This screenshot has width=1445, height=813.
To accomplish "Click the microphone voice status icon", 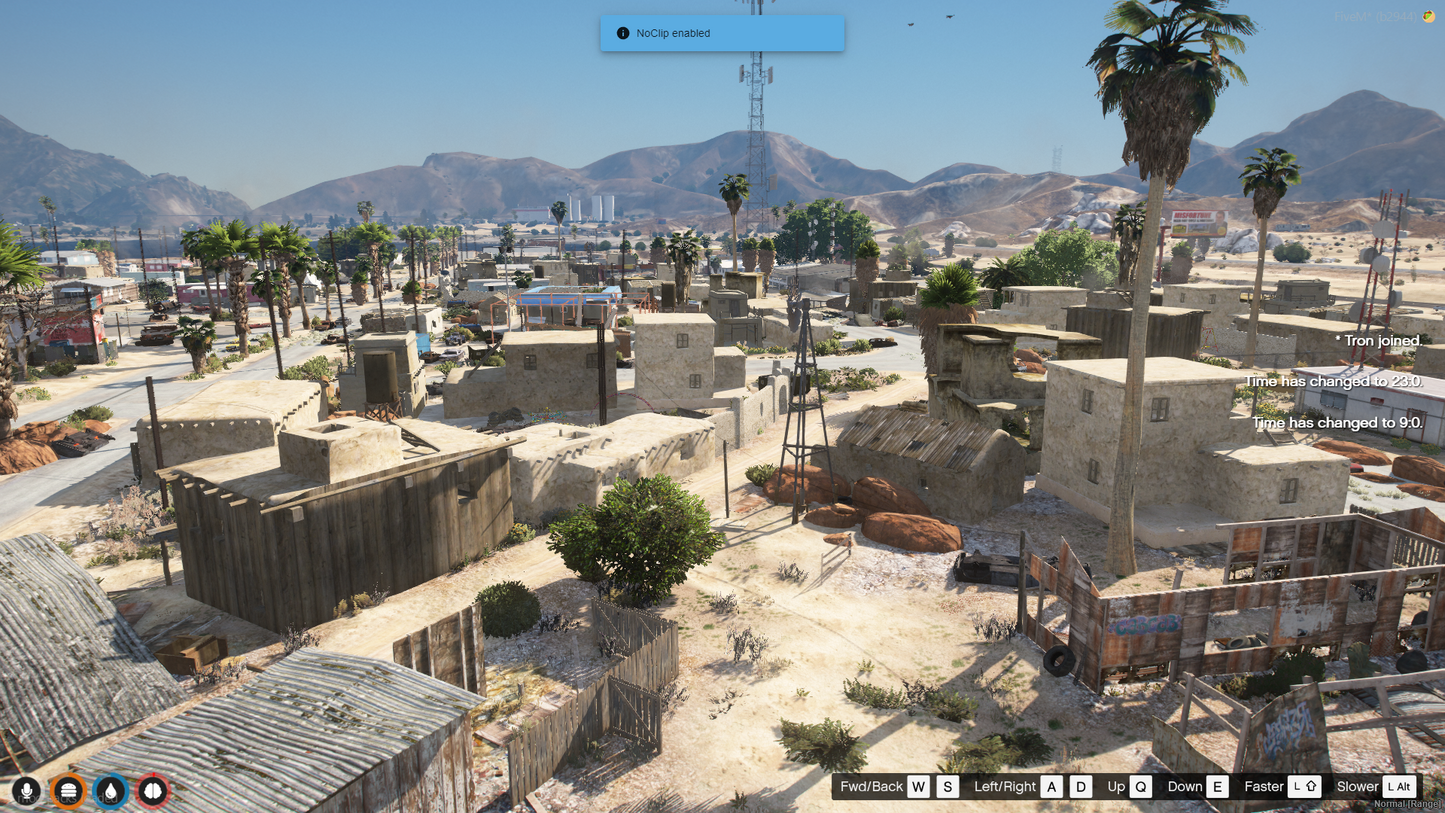I will coord(26,791).
